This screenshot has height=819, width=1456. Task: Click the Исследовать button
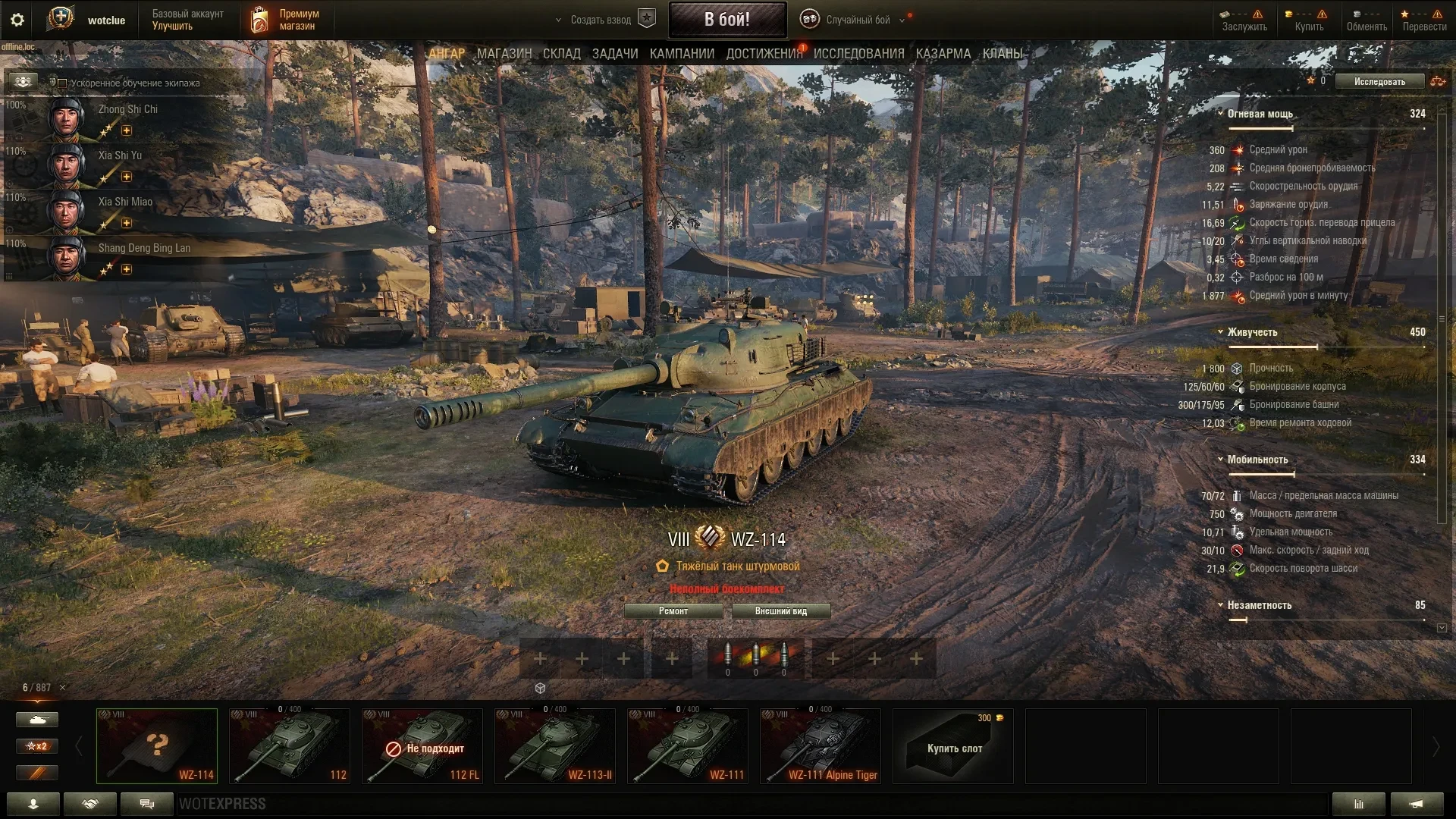click(1379, 82)
